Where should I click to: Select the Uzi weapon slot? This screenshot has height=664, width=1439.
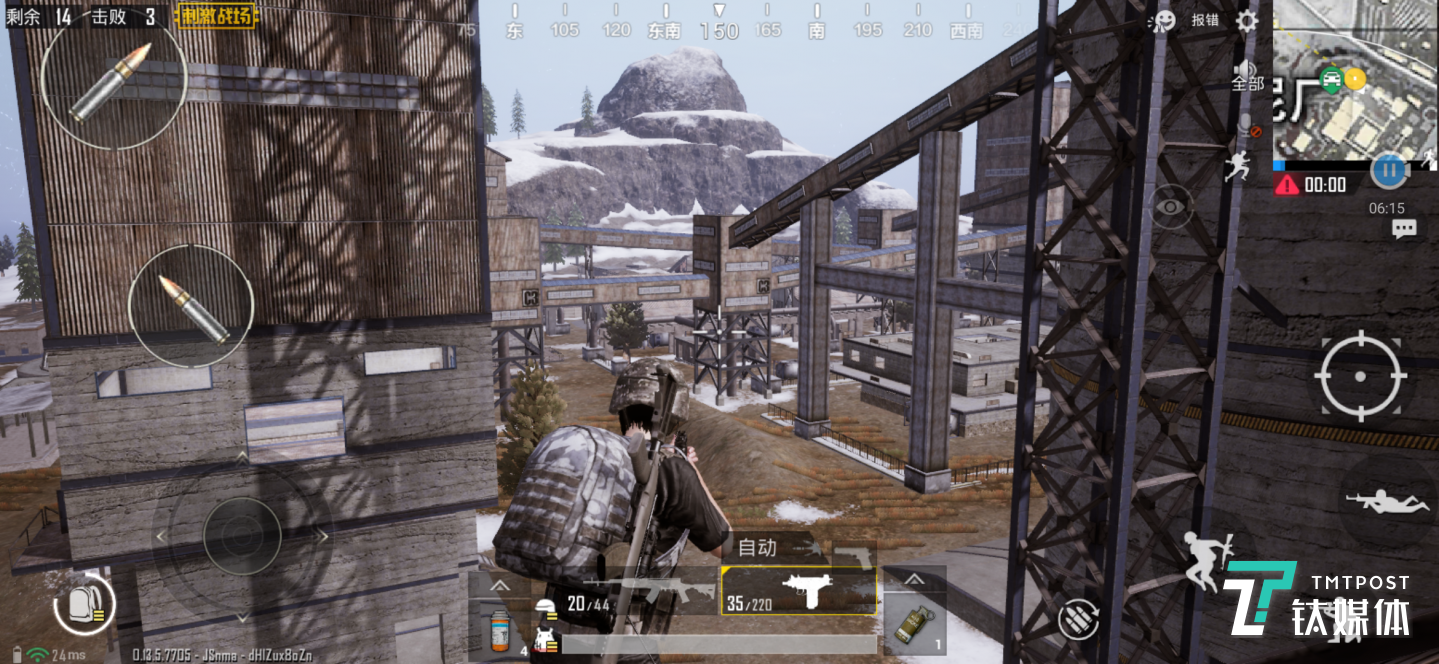coord(799,591)
